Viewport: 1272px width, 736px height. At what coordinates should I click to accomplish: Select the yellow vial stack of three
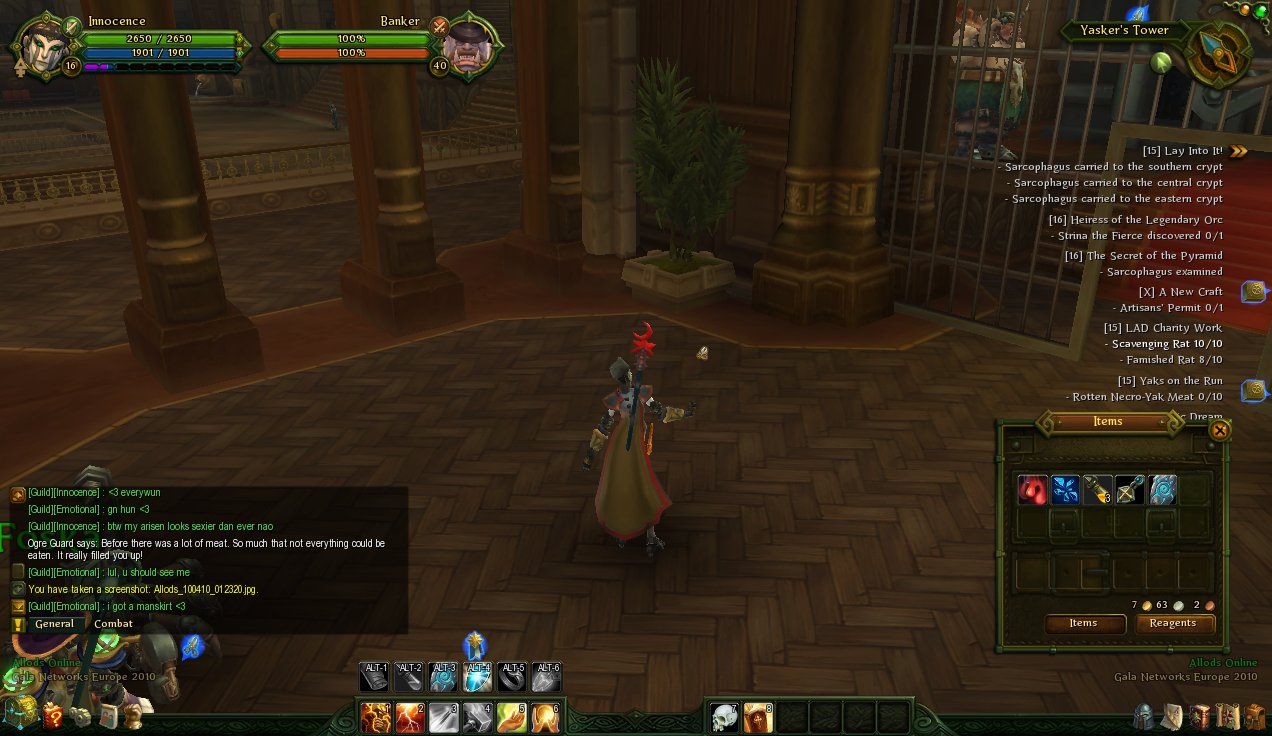1097,490
